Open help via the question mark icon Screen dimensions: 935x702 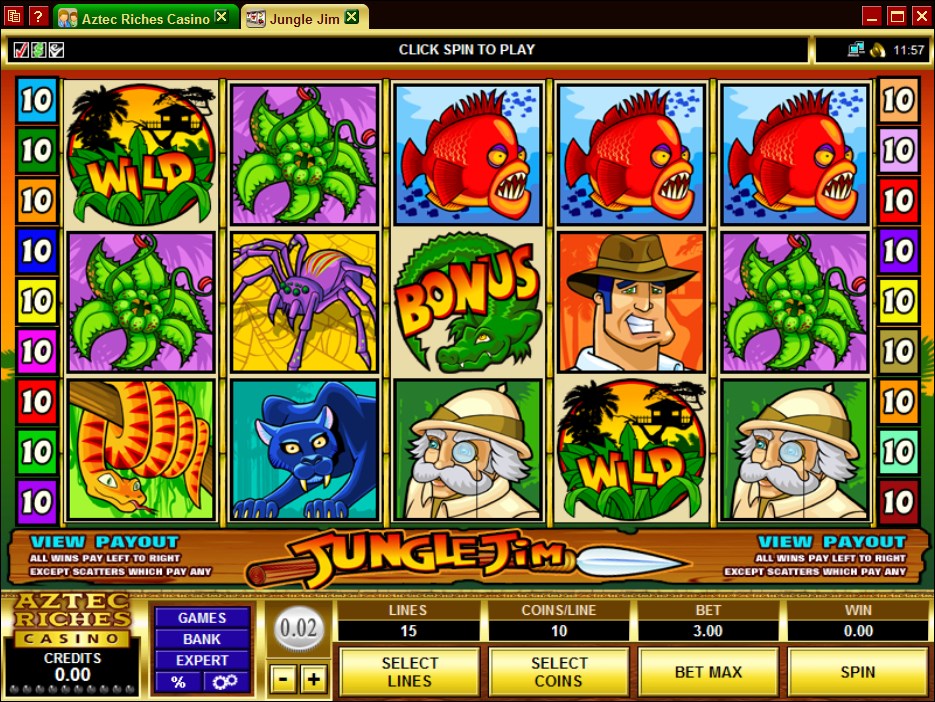point(38,16)
